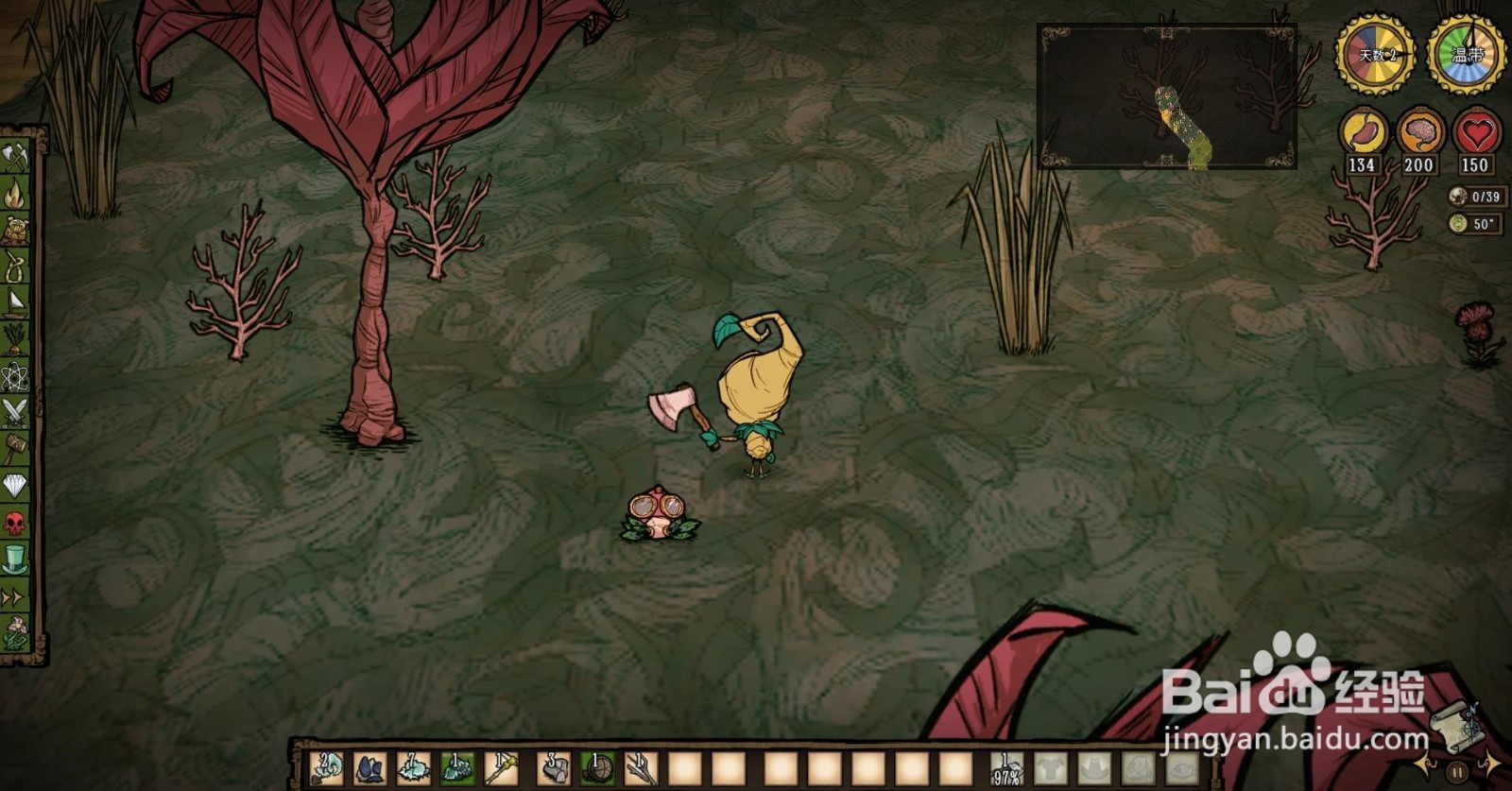Select the Survival backpack crafting tab

tap(15, 230)
